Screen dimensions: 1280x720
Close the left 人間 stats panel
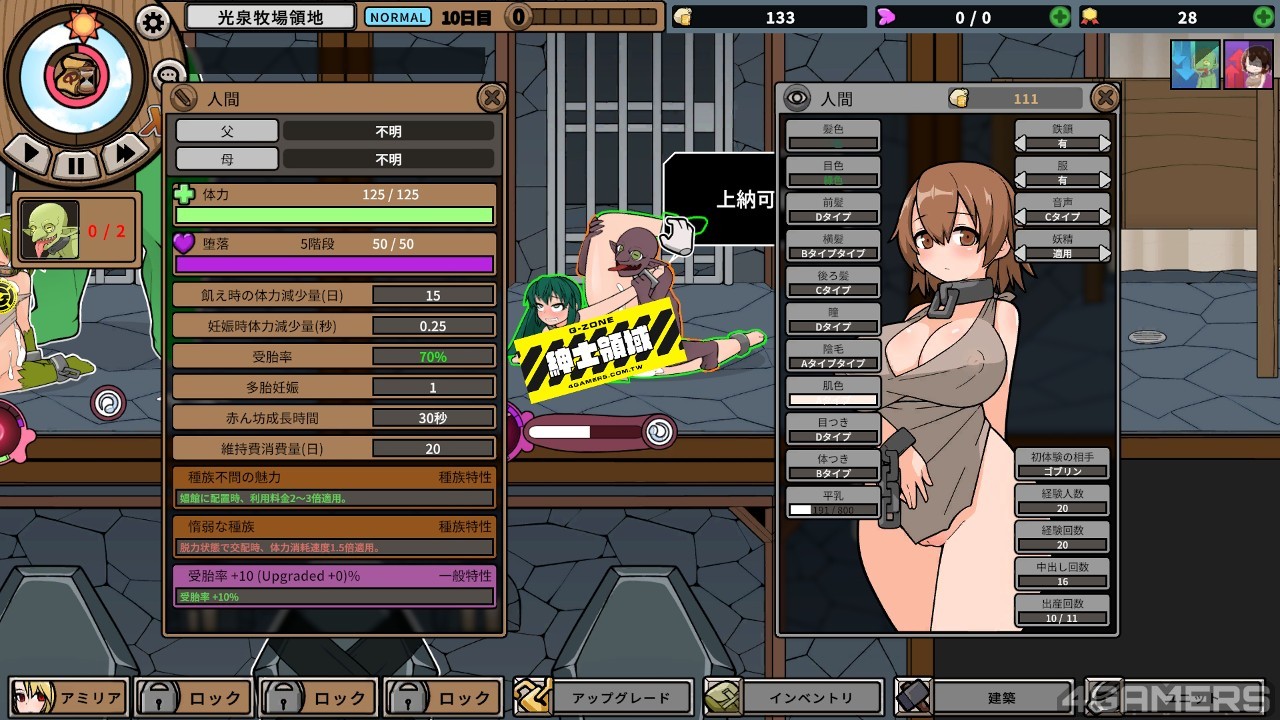click(491, 97)
